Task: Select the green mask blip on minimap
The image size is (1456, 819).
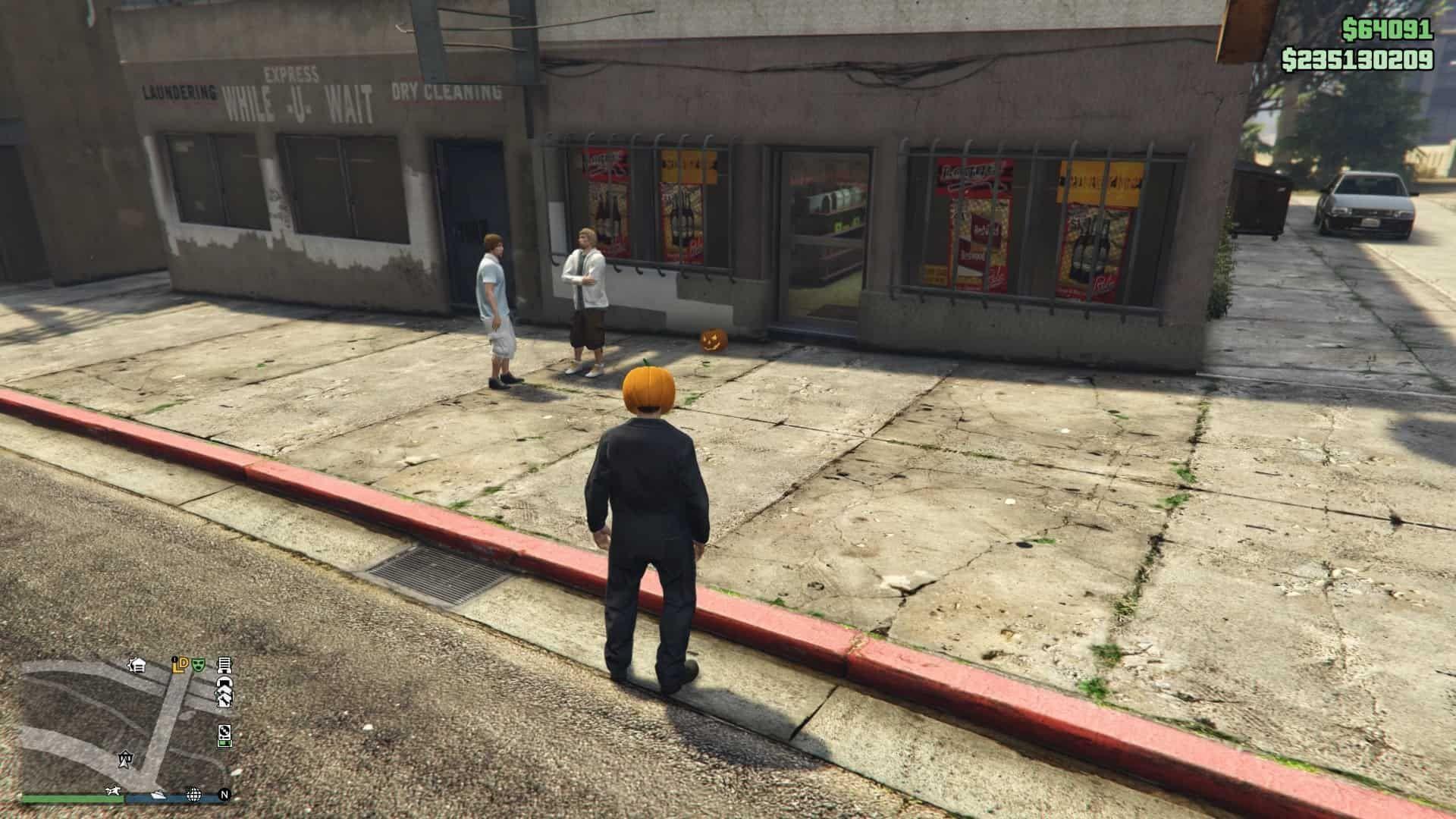Action: pyautogui.click(x=199, y=665)
